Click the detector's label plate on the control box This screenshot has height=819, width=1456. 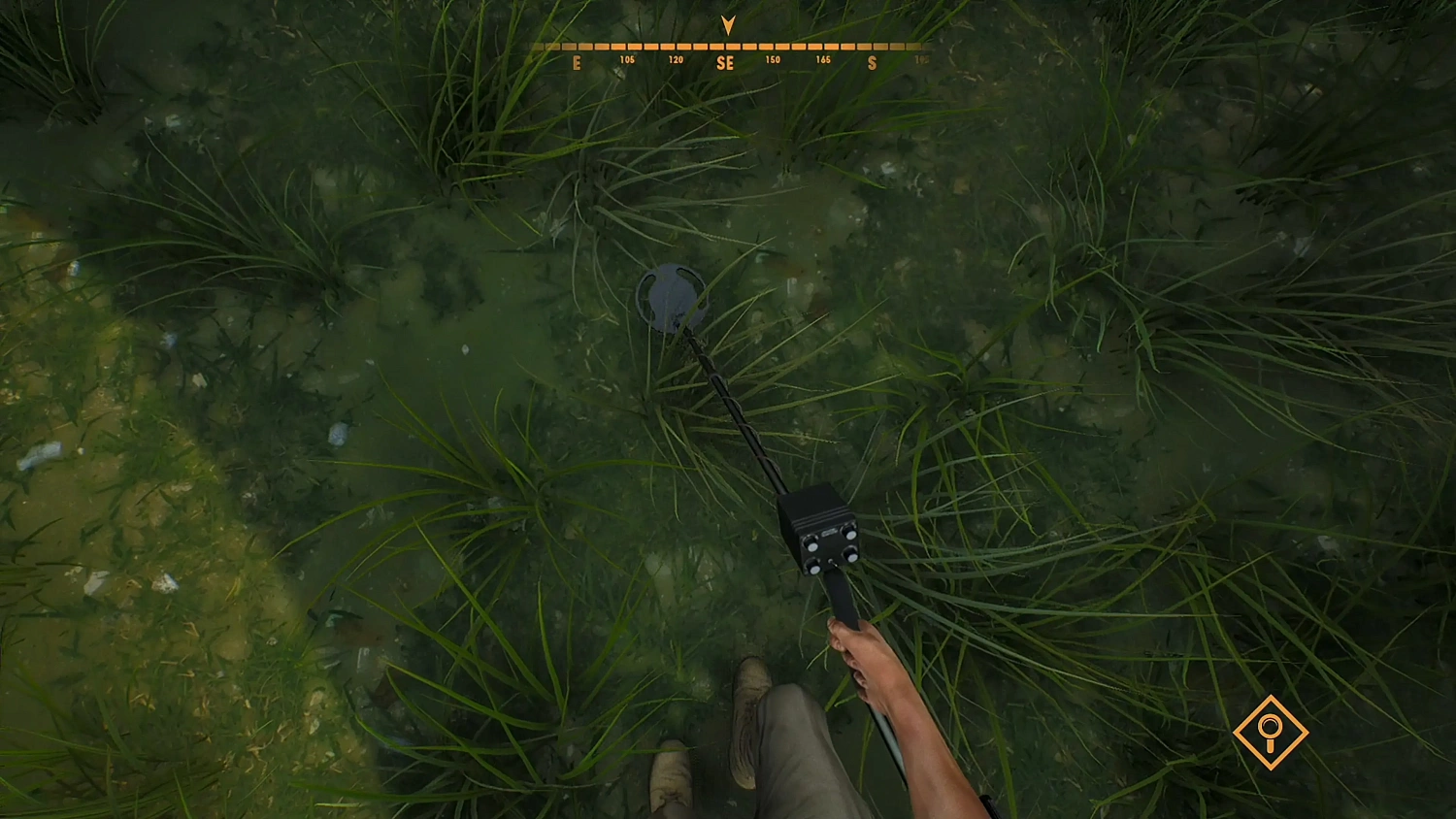[830, 532]
